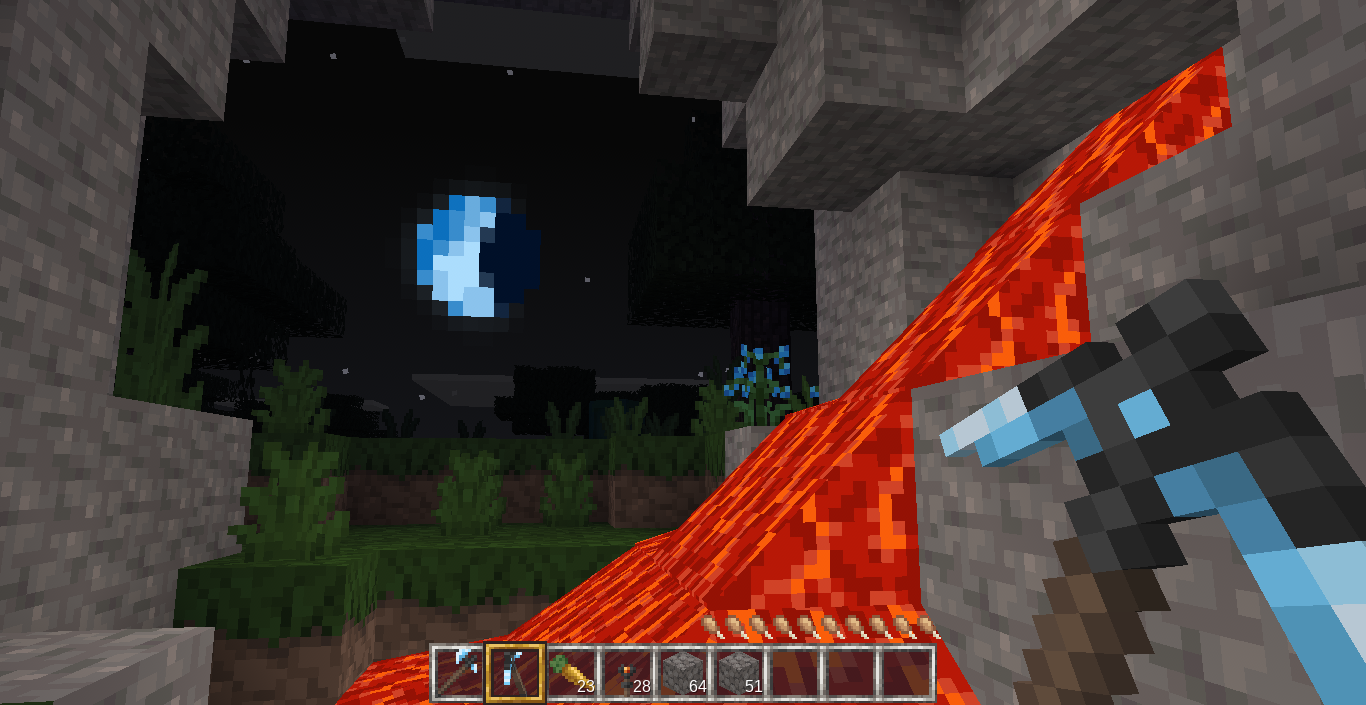Screen dimensions: 1366x705
Task: Select the diamond pickaxe hotbar slot
Action: click(x=459, y=672)
